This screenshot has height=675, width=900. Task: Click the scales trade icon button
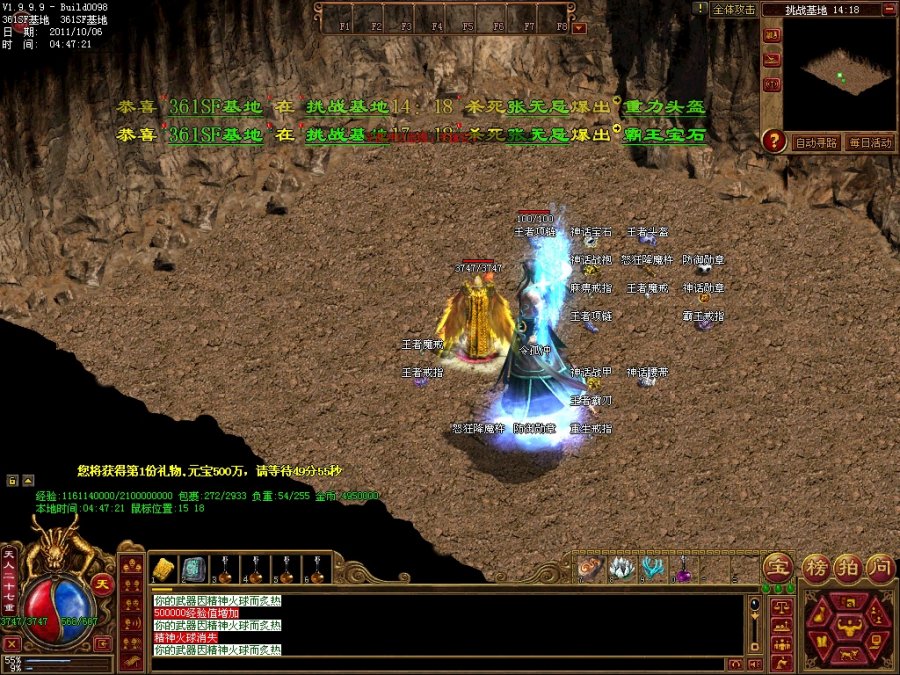[x=780, y=606]
